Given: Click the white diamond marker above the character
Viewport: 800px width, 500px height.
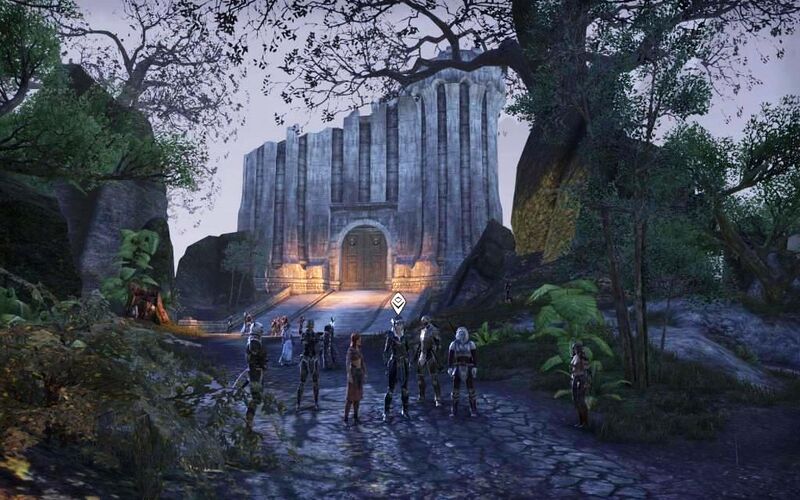Looking at the screenshot, I should pyautogui.click(x=398, y=302).
